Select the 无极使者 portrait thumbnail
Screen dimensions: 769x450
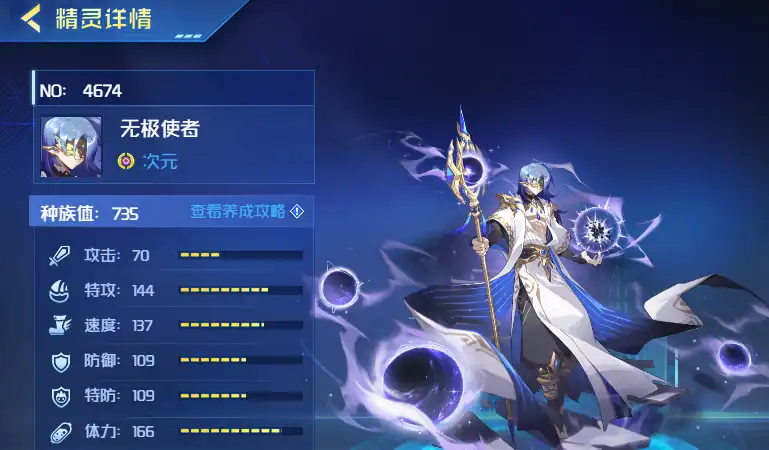(71, 147)
